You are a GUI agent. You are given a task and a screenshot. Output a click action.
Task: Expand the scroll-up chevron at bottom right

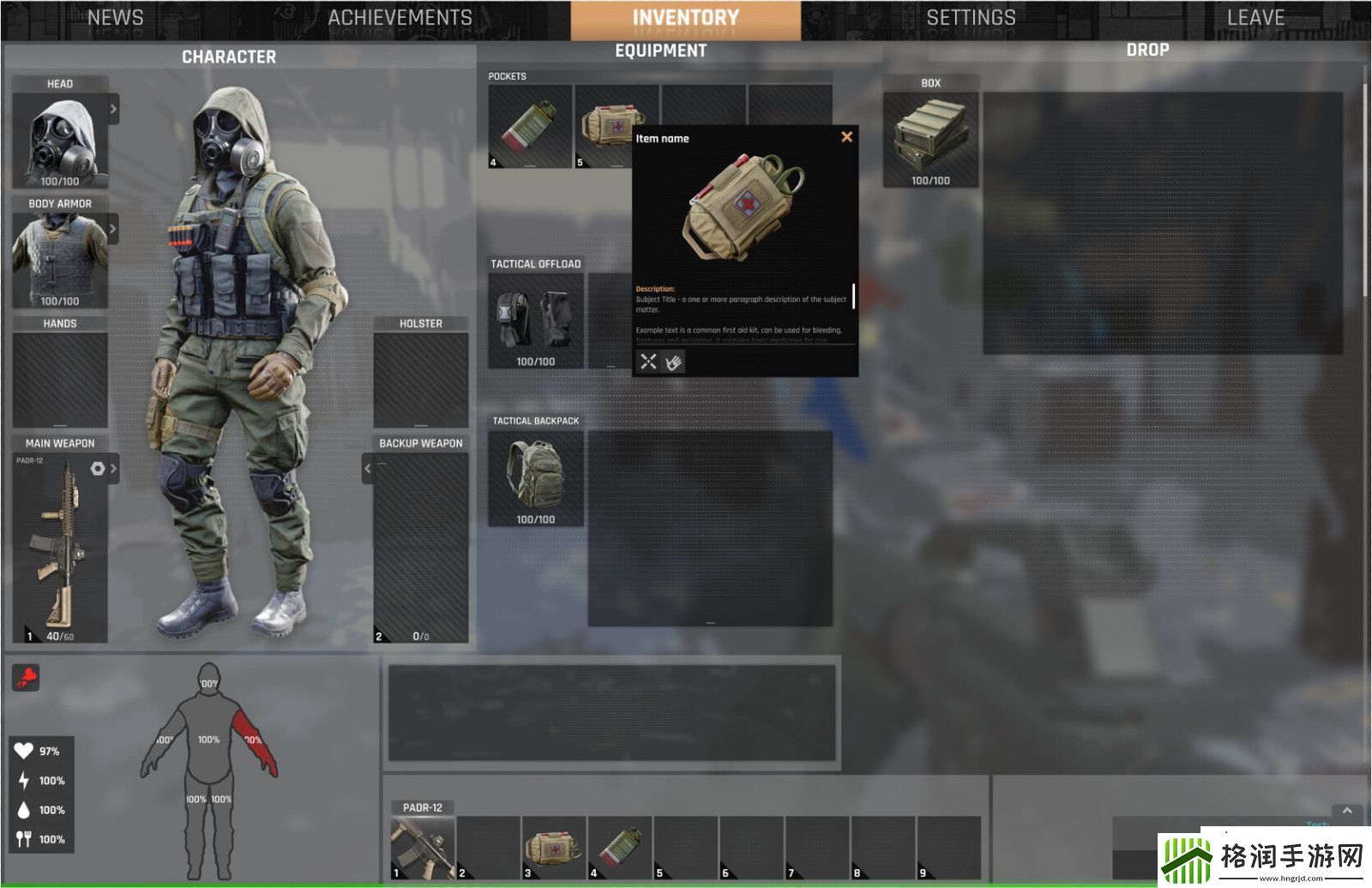click(x=1345, y=810)
